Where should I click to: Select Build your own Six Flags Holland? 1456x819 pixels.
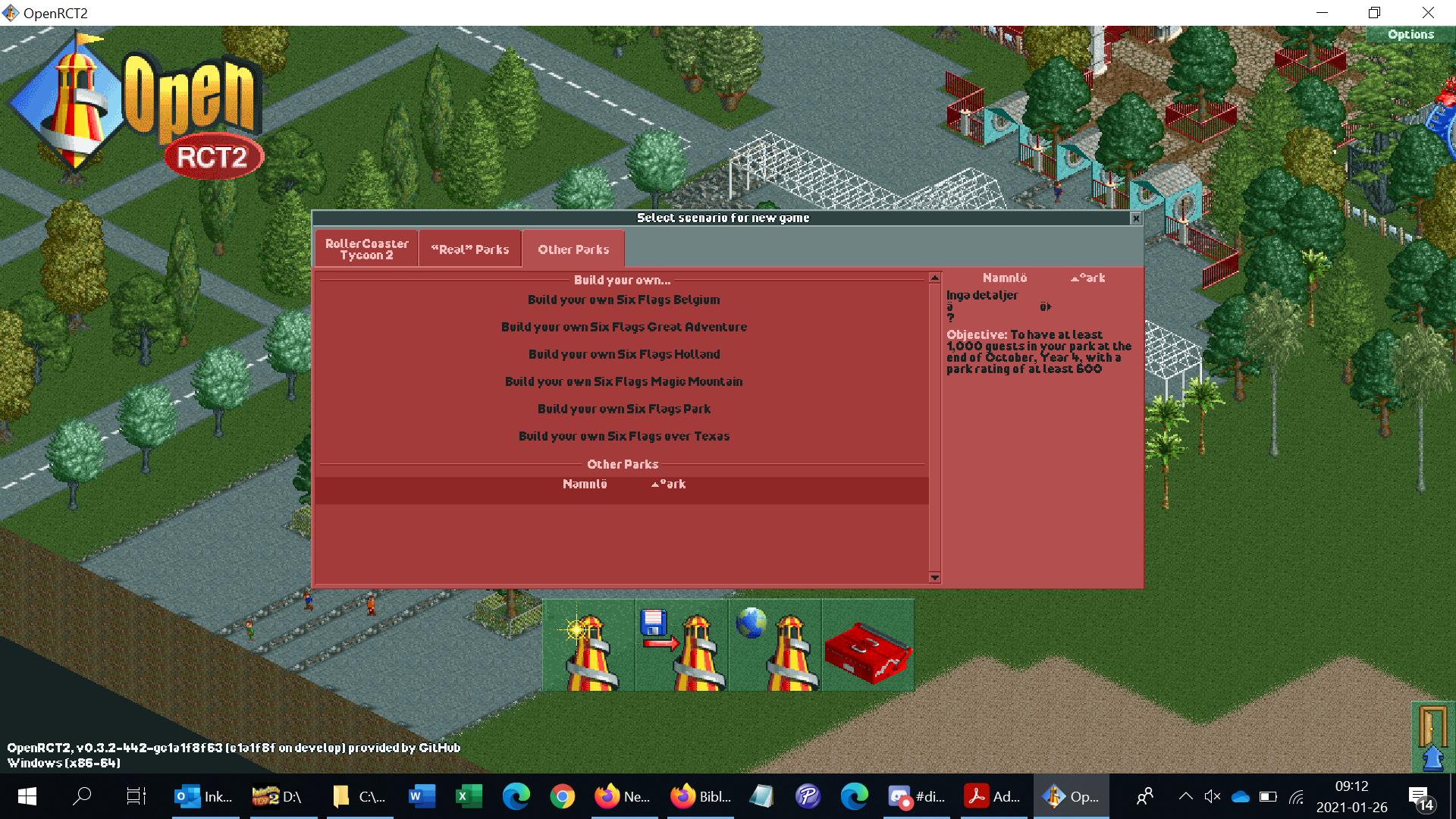pos(623,353)
